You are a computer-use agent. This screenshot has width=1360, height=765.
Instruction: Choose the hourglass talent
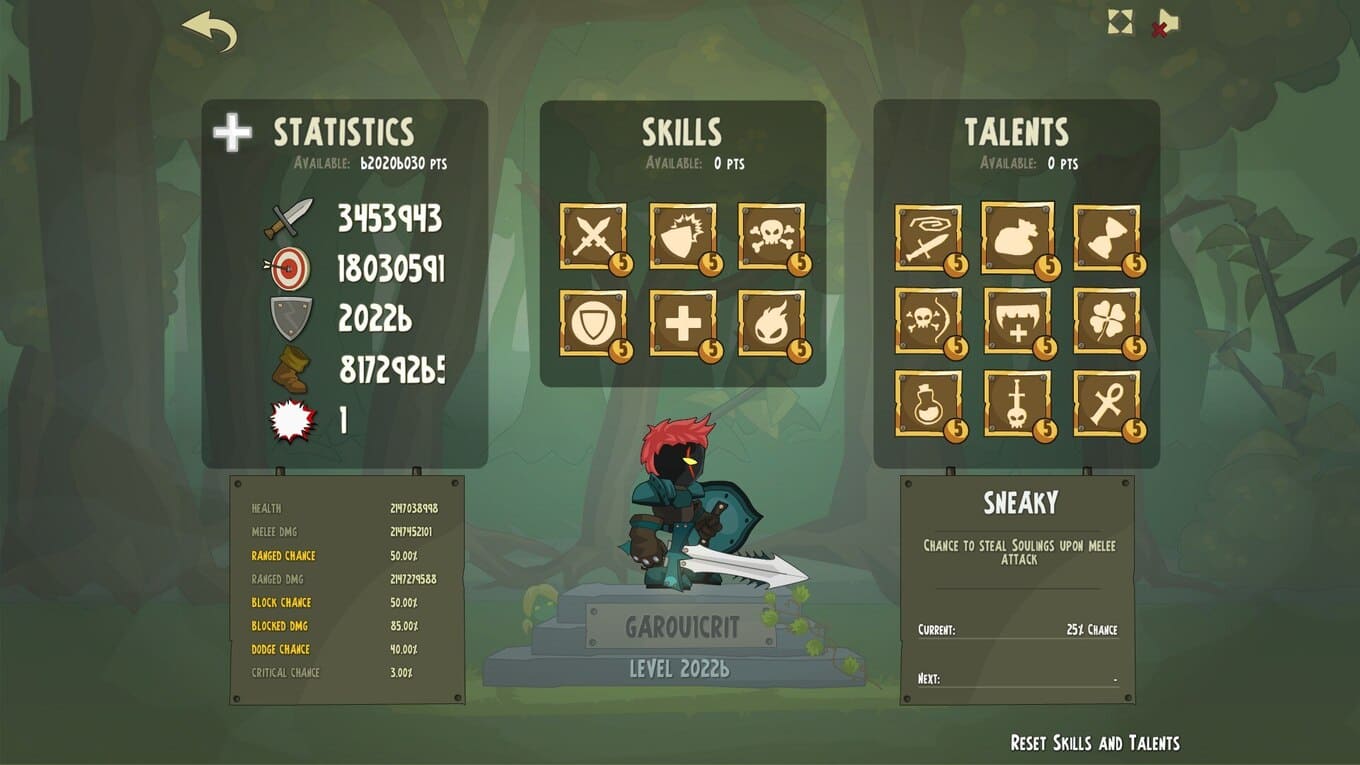coord(1106,238)
